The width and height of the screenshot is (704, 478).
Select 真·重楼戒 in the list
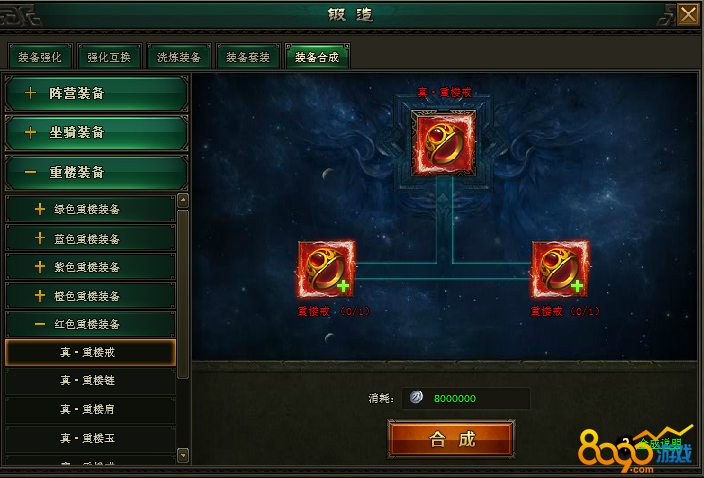[x=90, y=352]
